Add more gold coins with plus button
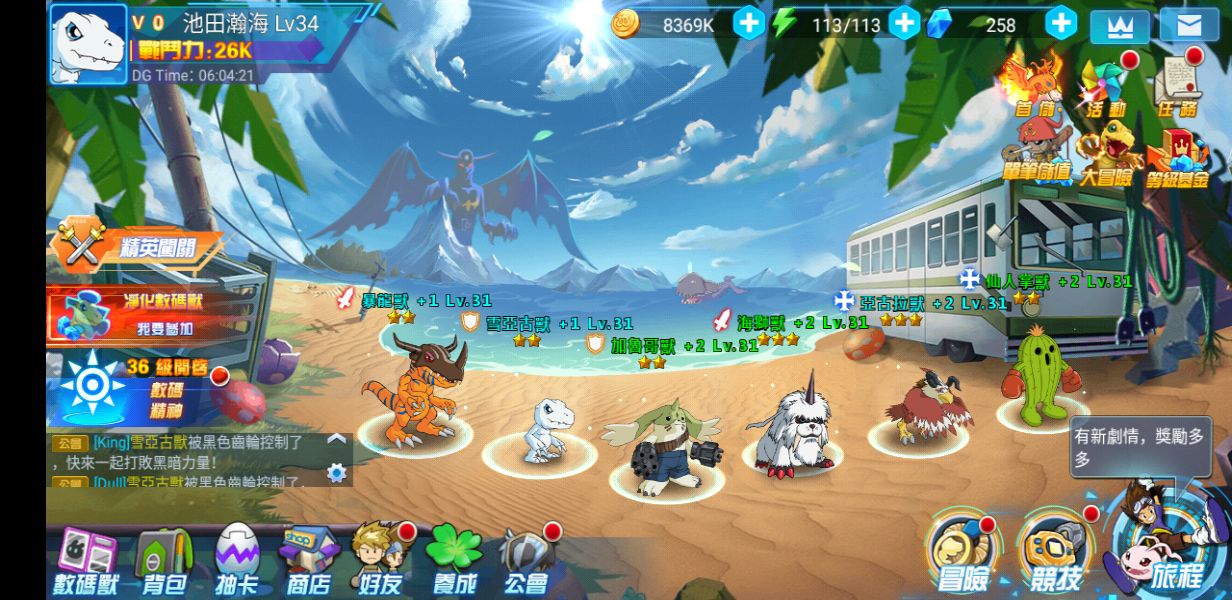 click(x=749, y=23)
